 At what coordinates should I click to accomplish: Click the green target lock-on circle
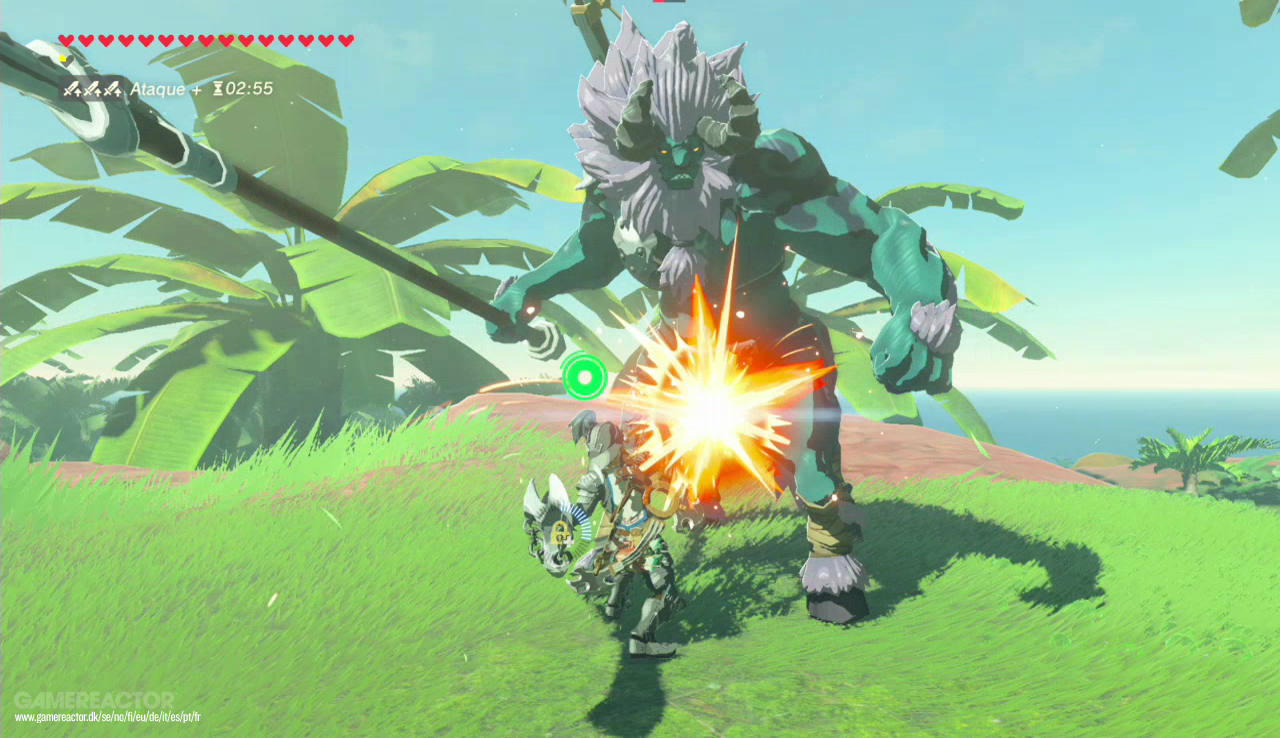[585, 378]
